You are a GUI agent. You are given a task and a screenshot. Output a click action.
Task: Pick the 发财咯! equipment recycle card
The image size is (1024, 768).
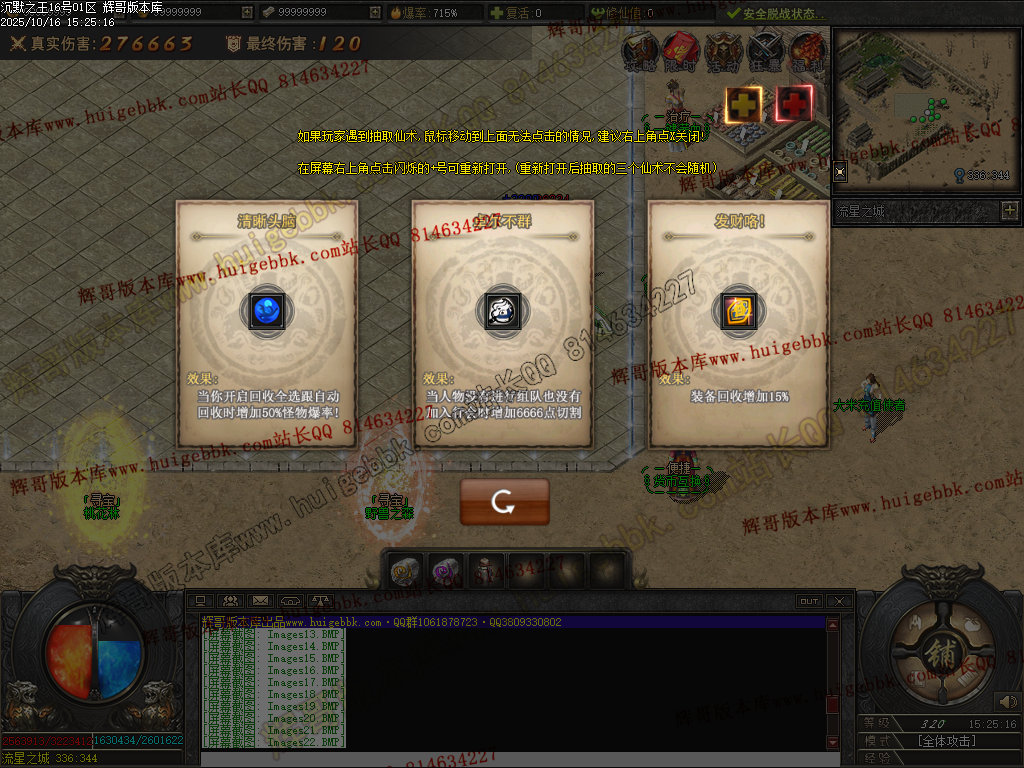pyautogui.click(x=739, y=311)
